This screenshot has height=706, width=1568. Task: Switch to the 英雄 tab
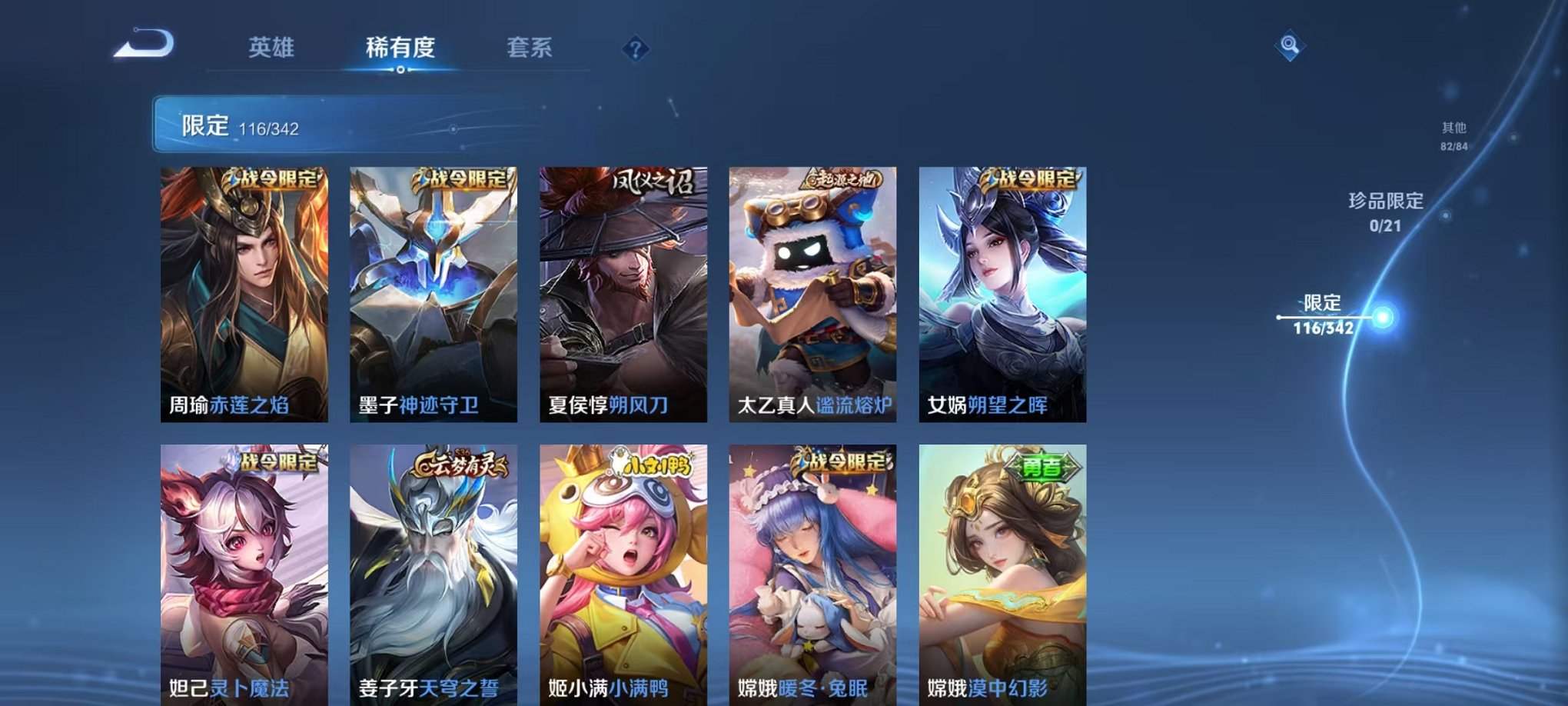click(271, 48)
